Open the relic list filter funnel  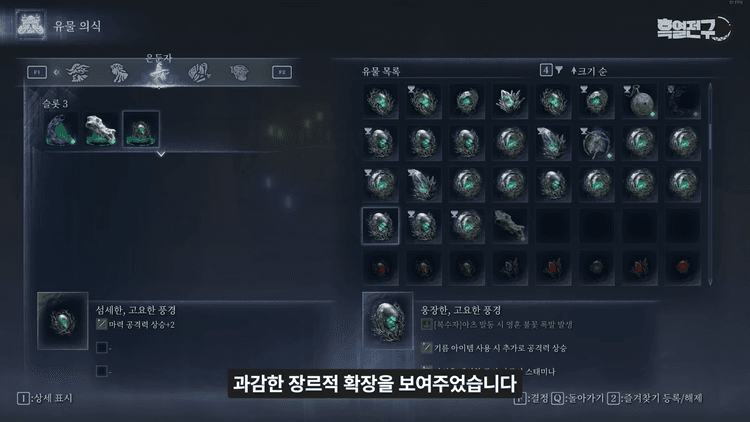coord(558,70)
